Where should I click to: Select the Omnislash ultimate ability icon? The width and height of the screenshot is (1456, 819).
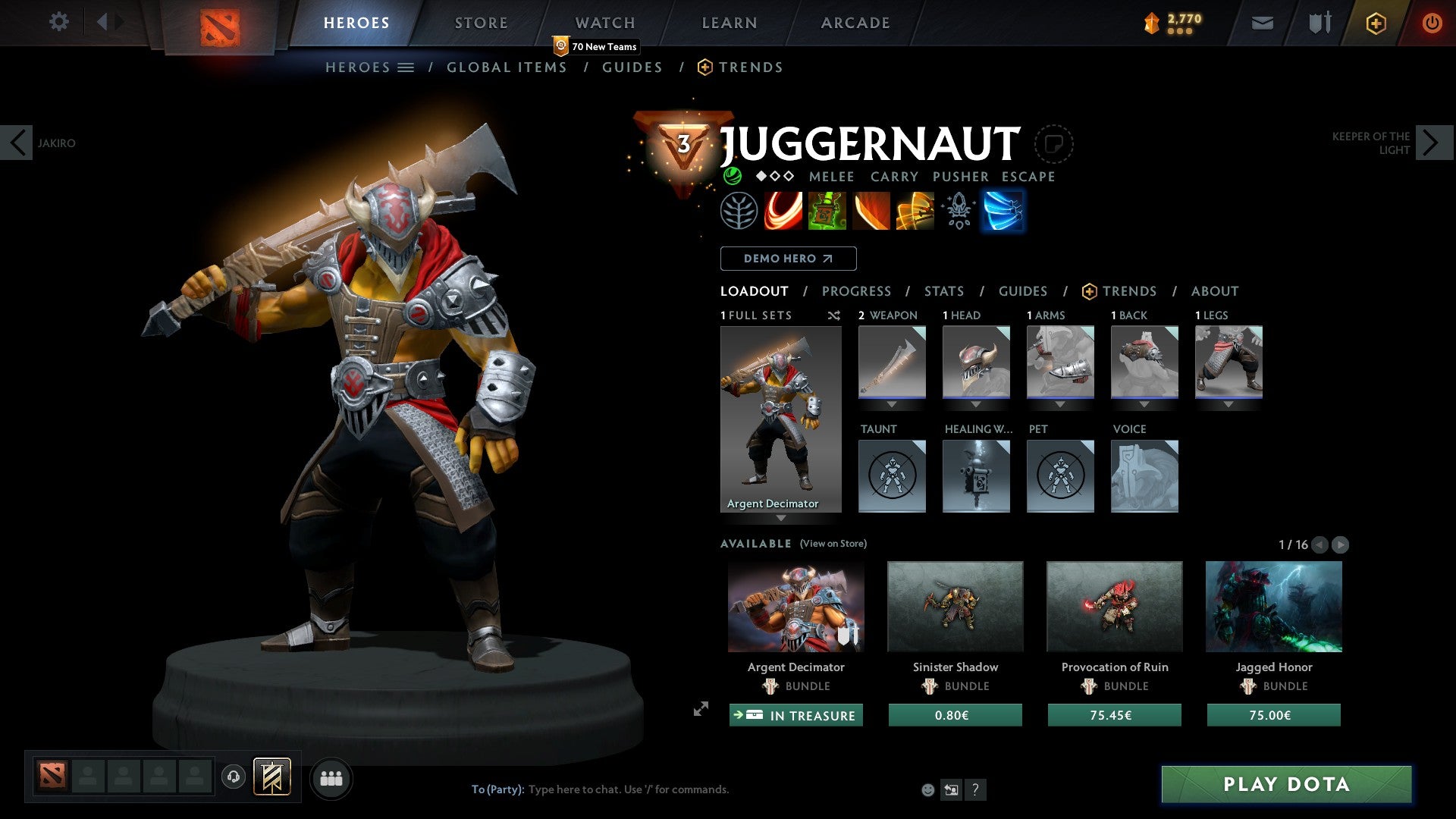(x=1003, y=211)
